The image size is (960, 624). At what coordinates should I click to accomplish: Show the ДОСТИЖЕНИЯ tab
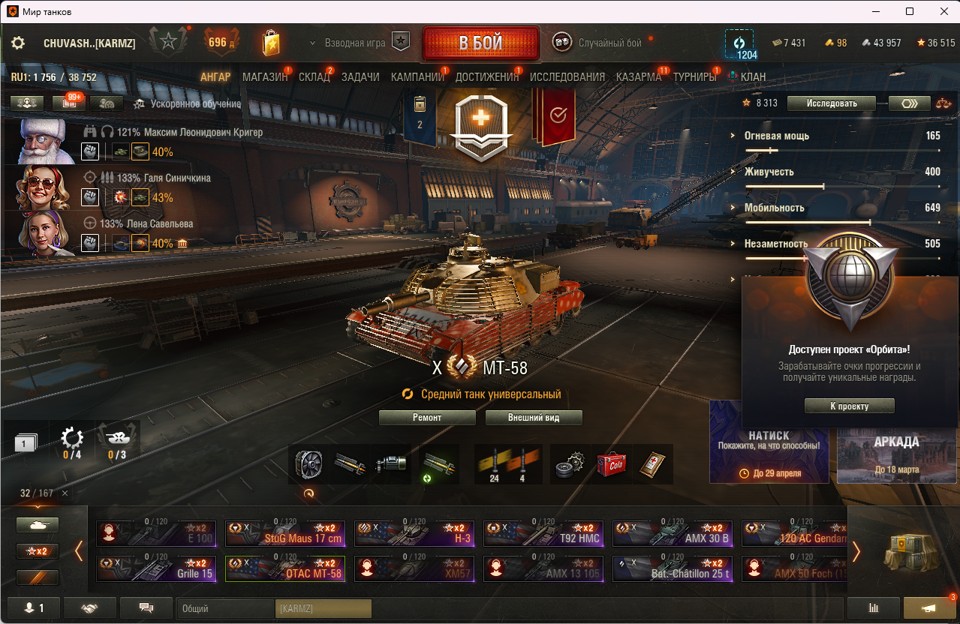(x=487, y=77)
